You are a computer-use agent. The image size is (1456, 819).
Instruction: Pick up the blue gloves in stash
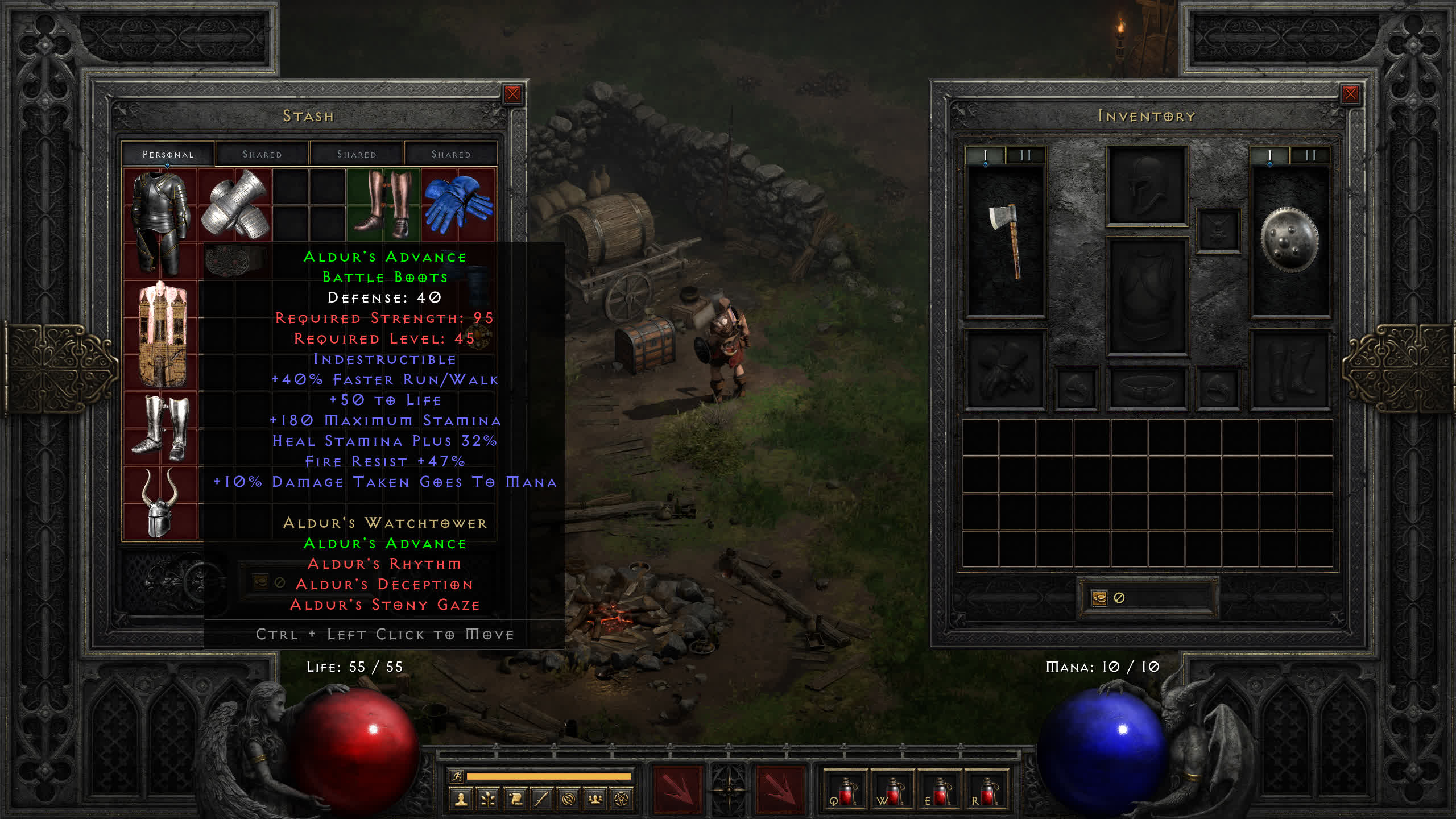point(458,205)
